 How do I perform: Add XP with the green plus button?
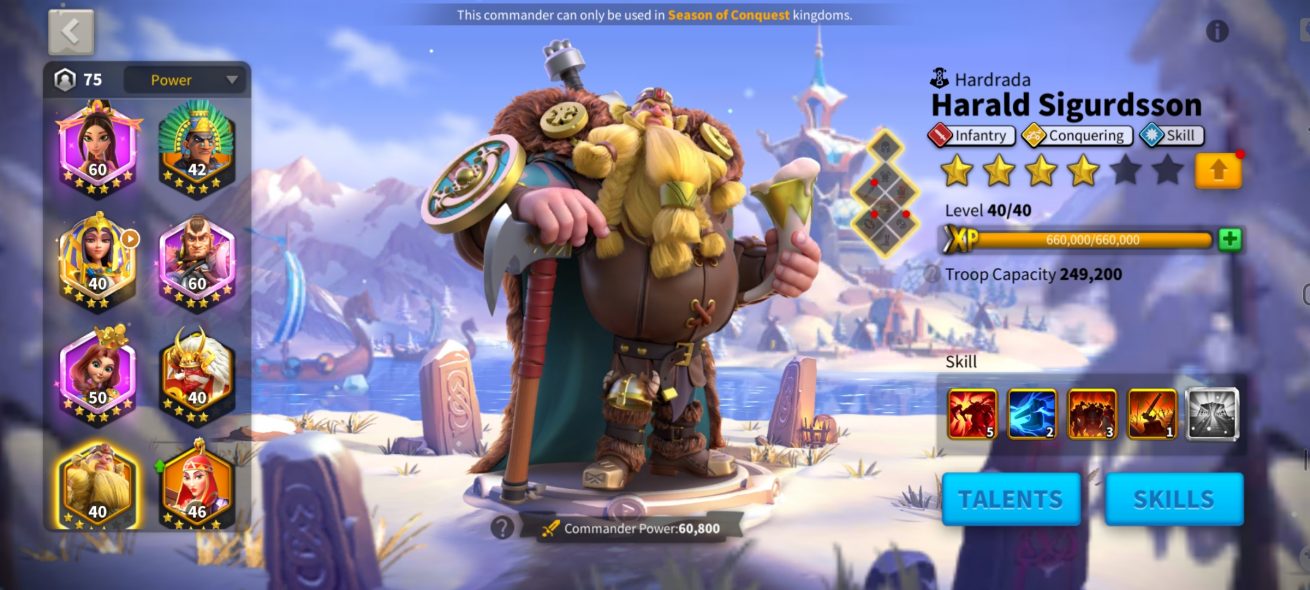1230,239
